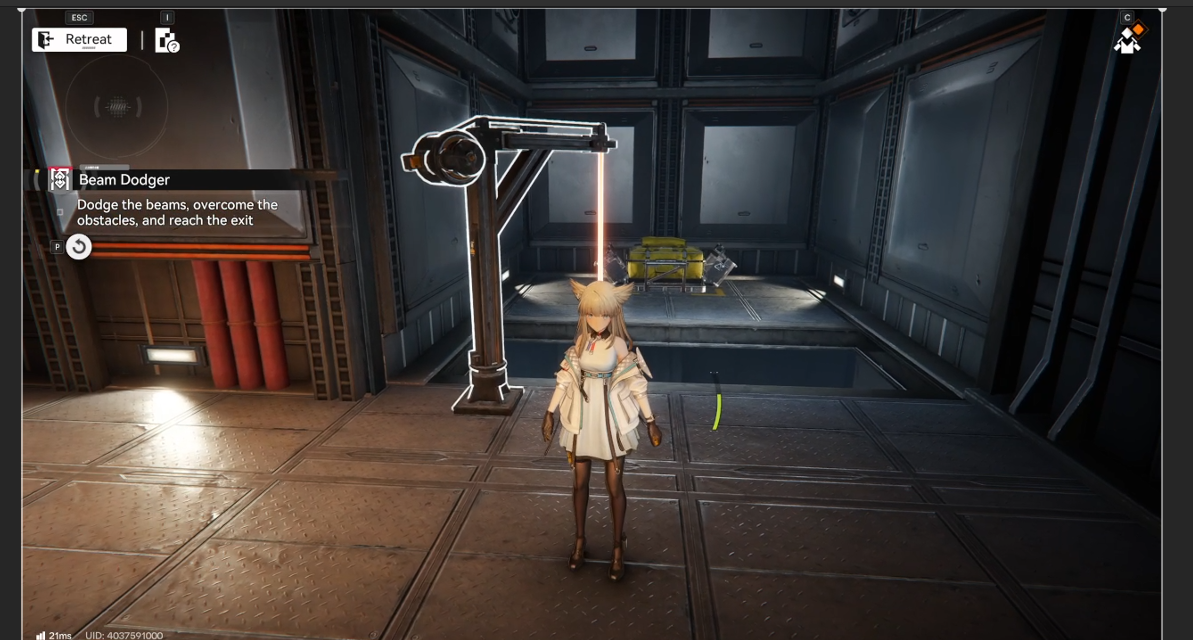Image resolution: width=1193 pixels, height=640 pixels.
Task: Select the Beam Dodger objective tracker
Action: coord(124,180)
